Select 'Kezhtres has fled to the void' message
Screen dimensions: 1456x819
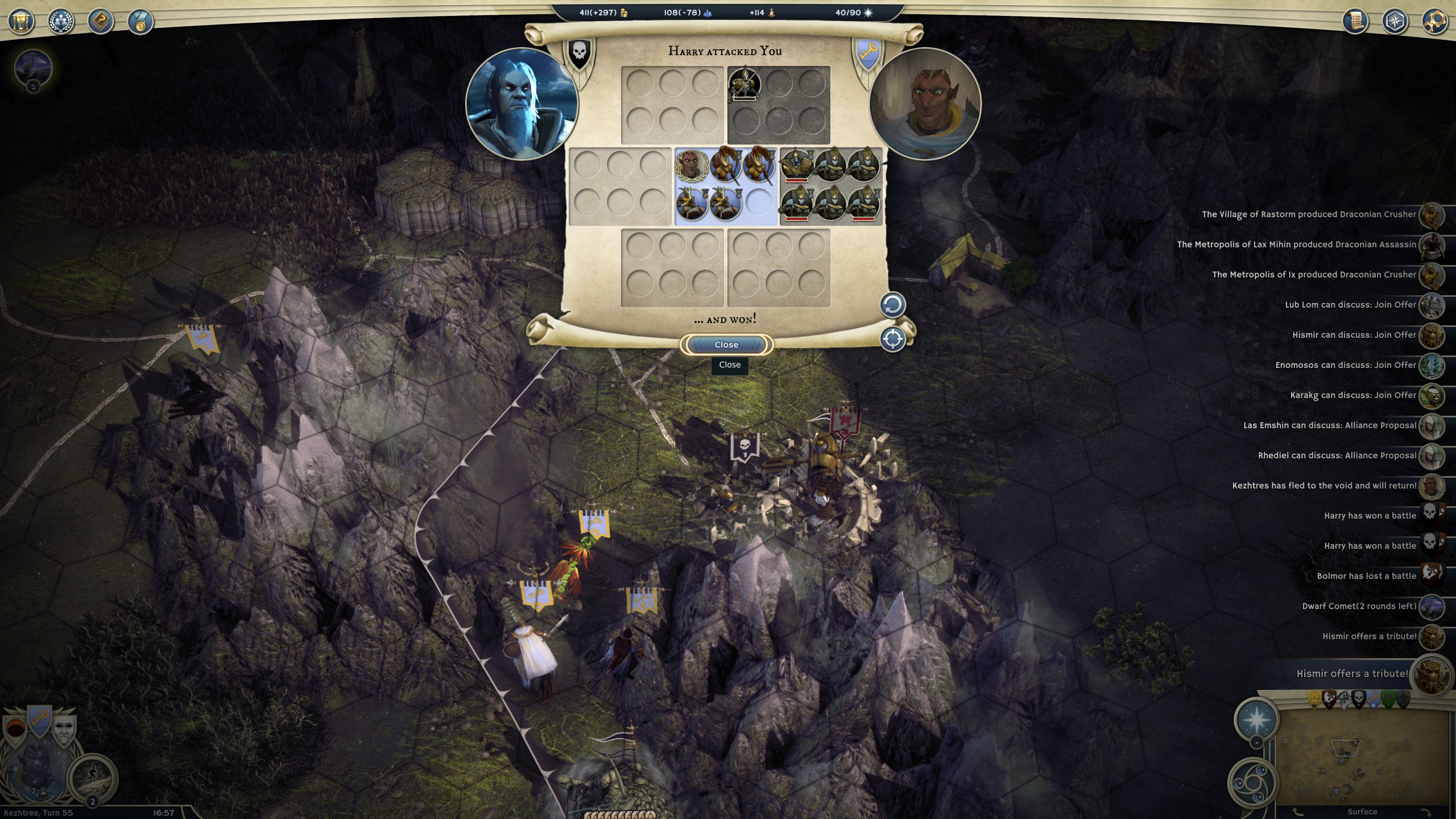[1324, 486]
